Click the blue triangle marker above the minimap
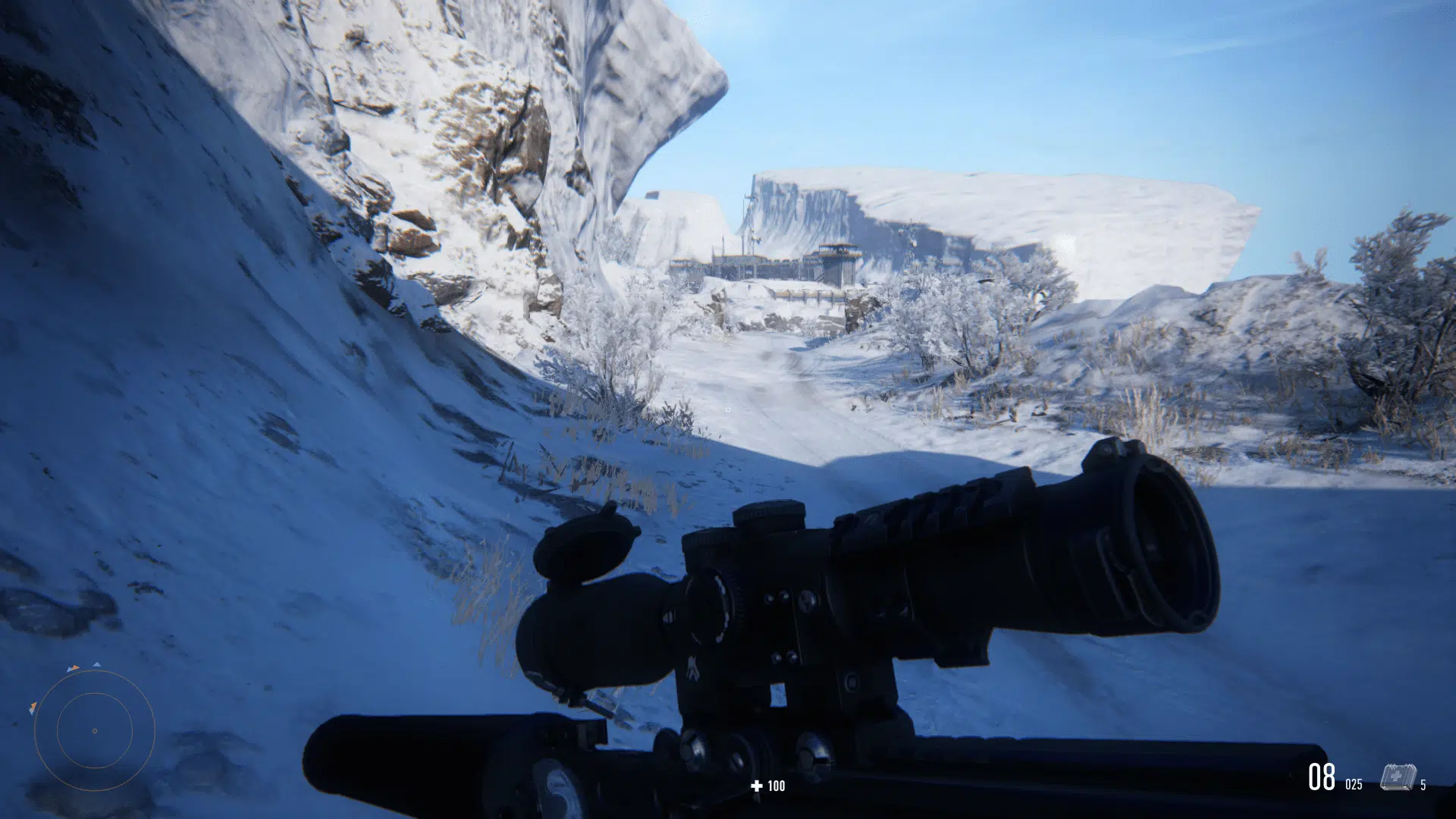1456x819 pixels. pyautogui.click(x=97, y=664)
